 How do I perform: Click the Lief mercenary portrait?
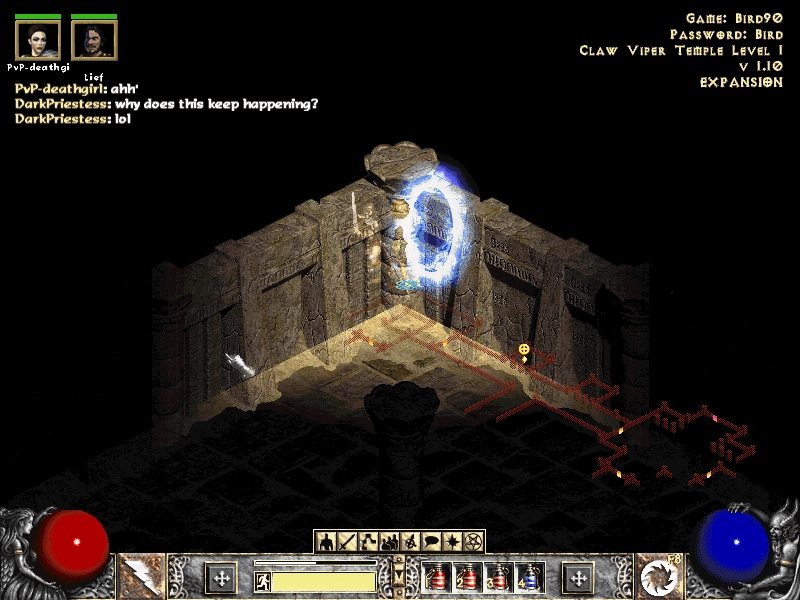94,40
